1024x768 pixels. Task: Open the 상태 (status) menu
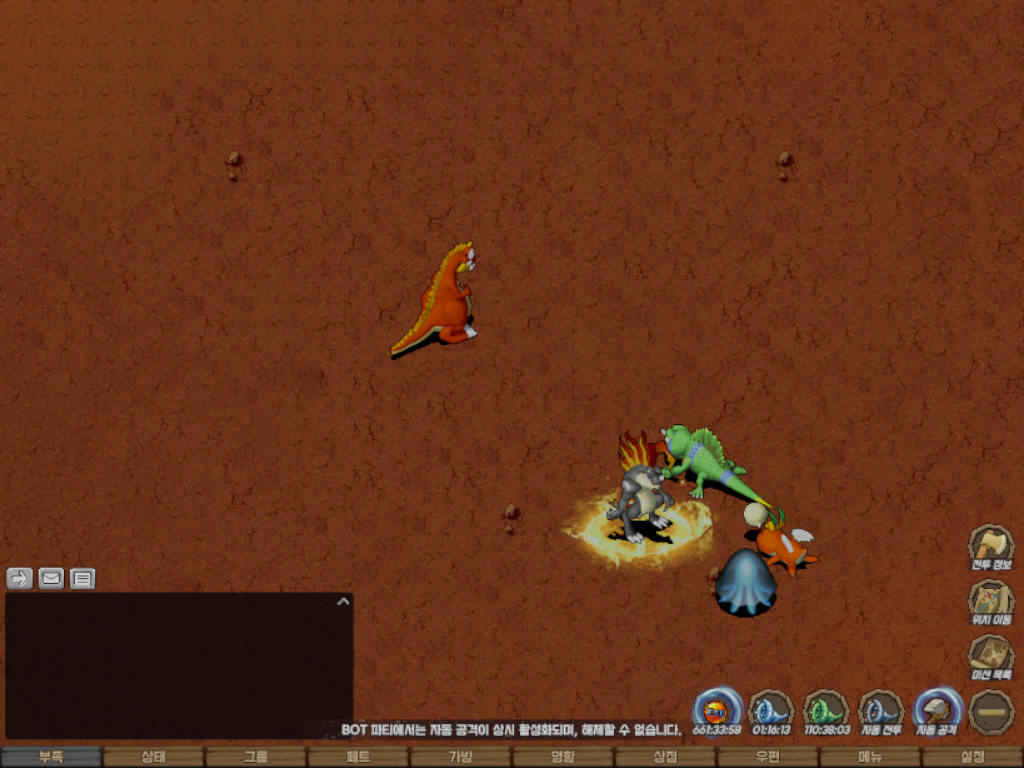(x=153, y=757)
